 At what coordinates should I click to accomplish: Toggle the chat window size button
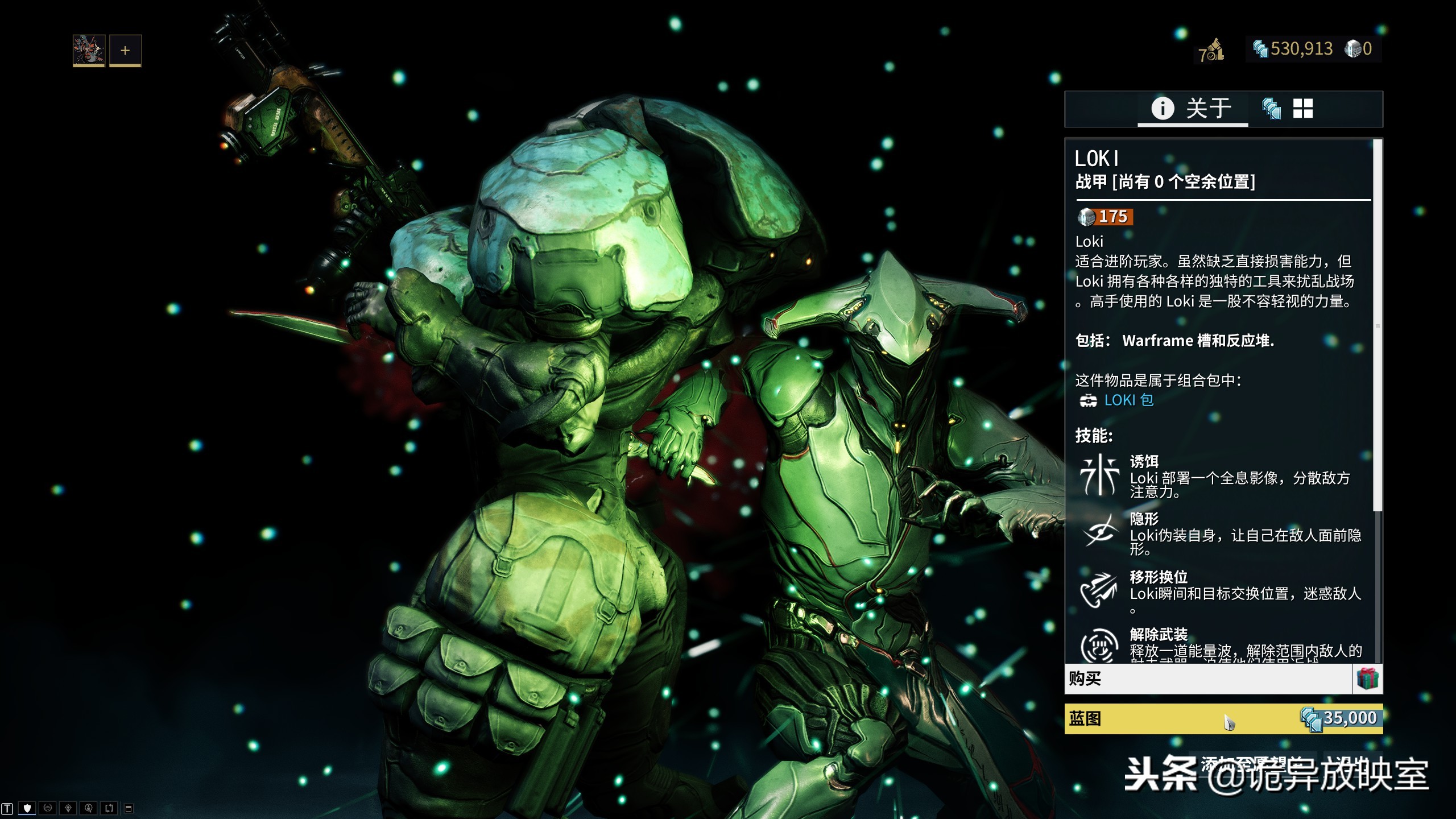(129, 808)
